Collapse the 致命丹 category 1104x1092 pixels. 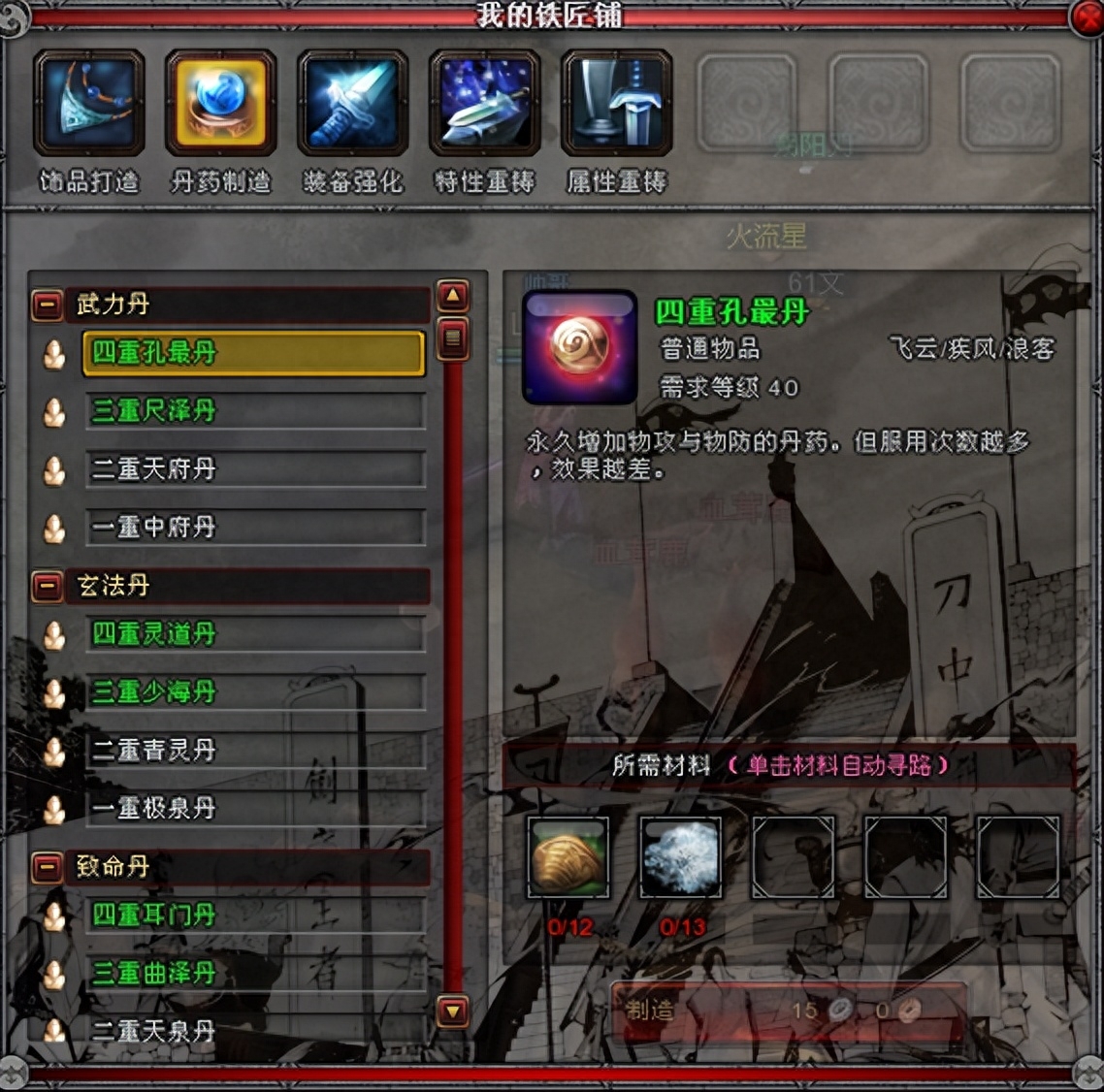coord(47,867)
